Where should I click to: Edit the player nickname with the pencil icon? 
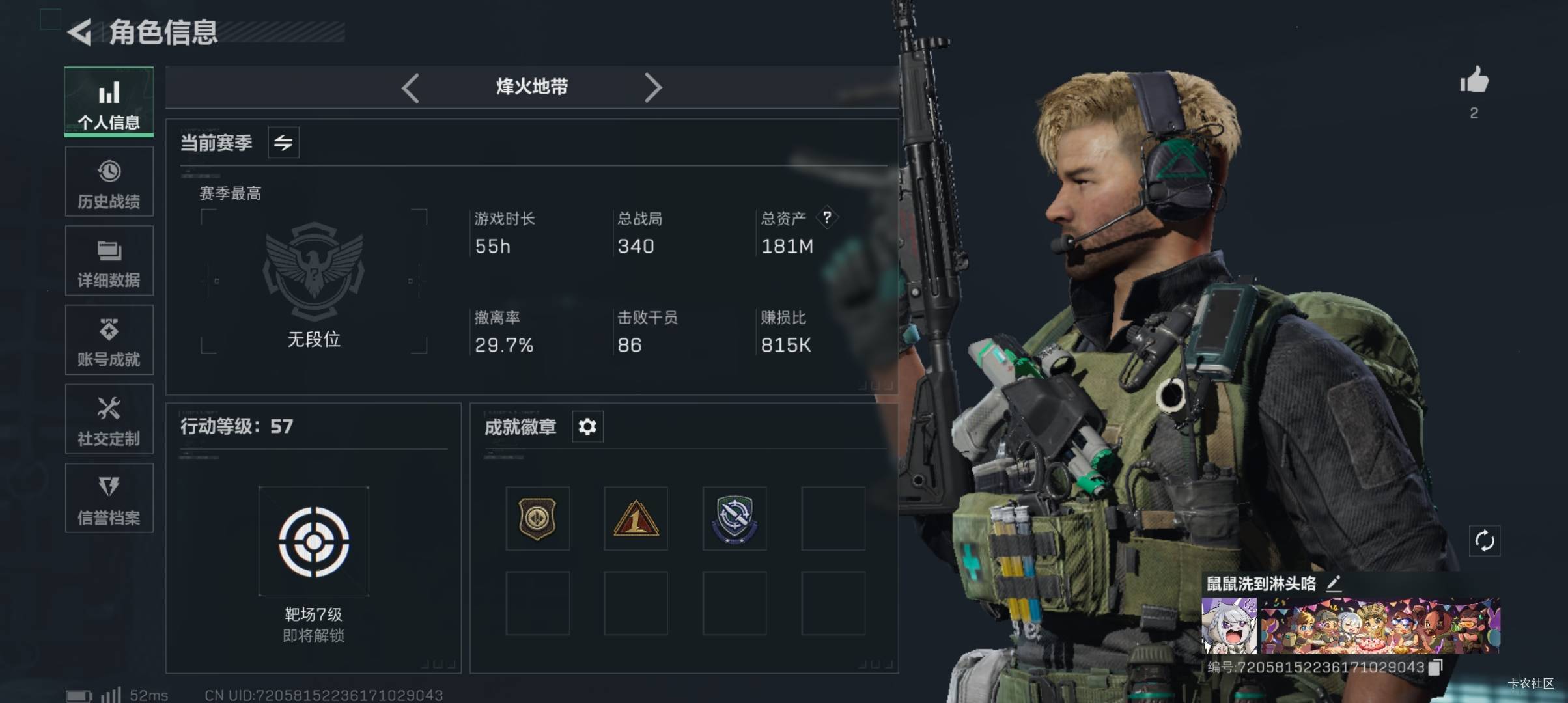(1334, 583)
